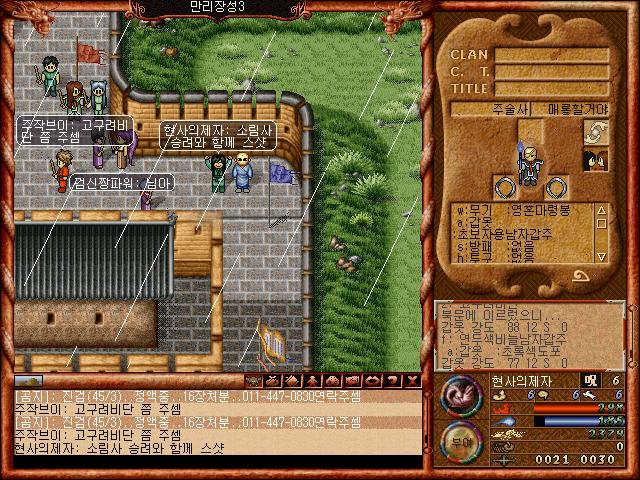Open the pouch icon in the toolbar

tap(272, 381)
